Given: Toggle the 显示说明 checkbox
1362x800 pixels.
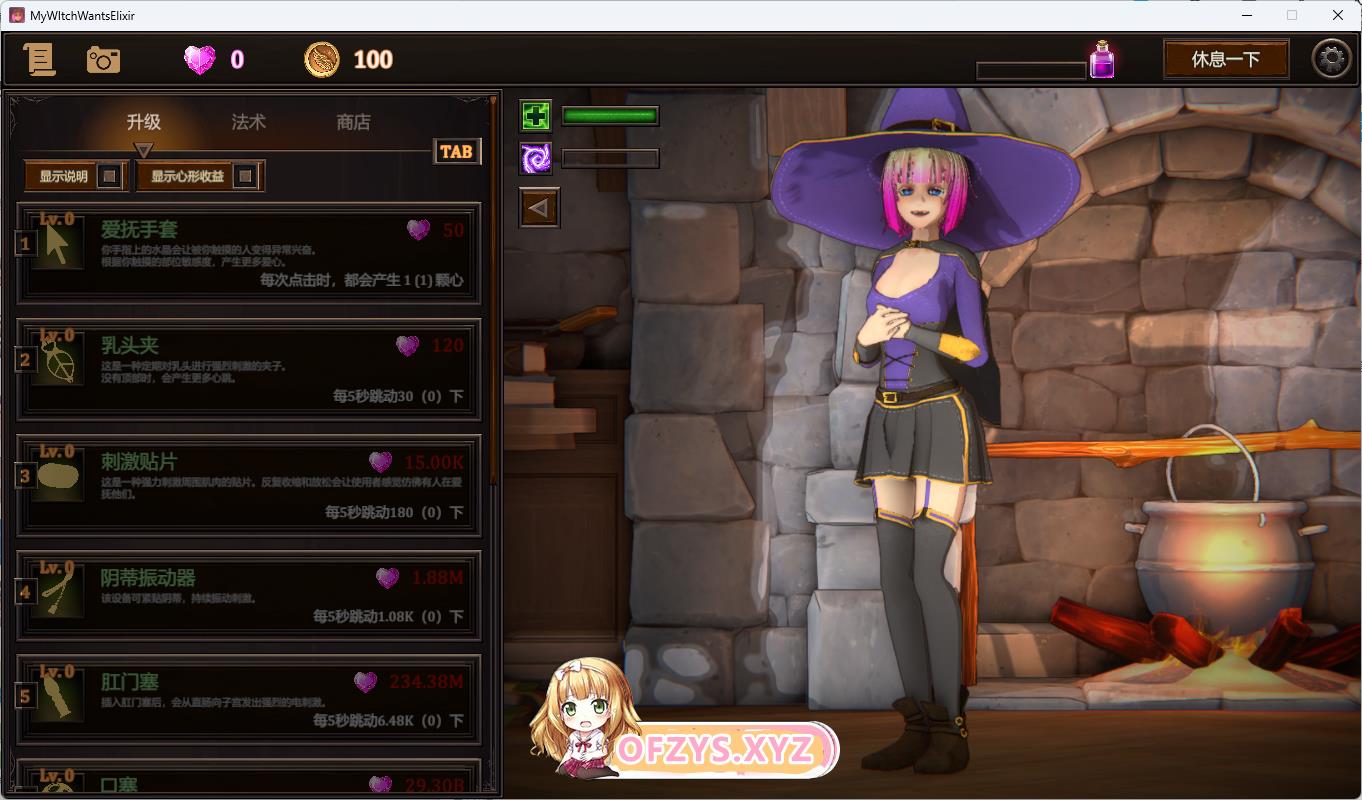Looking at the screenshot, I should [x=110, y=177].
